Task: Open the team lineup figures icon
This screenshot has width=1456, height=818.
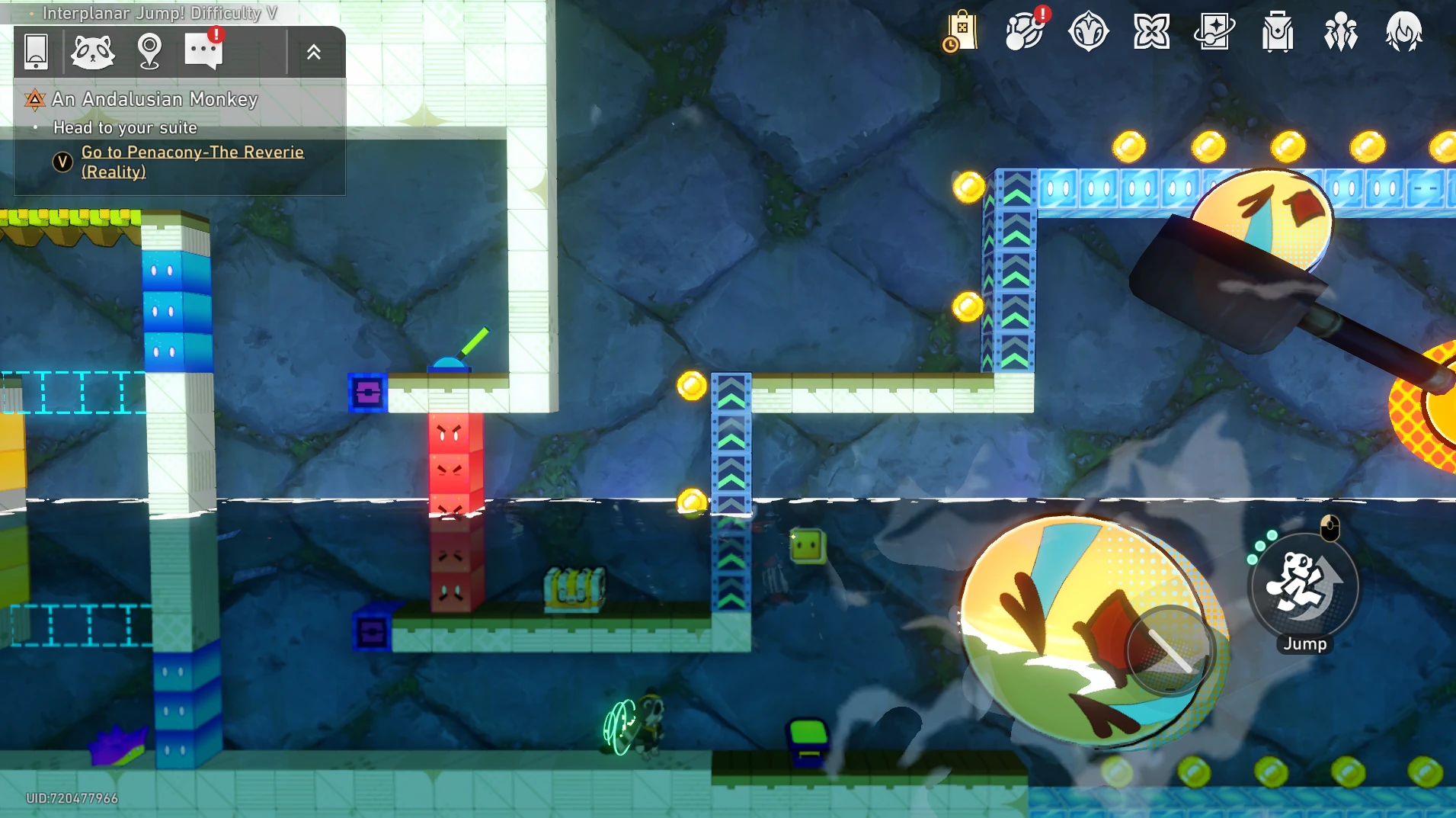Action: click(1341, 32)
